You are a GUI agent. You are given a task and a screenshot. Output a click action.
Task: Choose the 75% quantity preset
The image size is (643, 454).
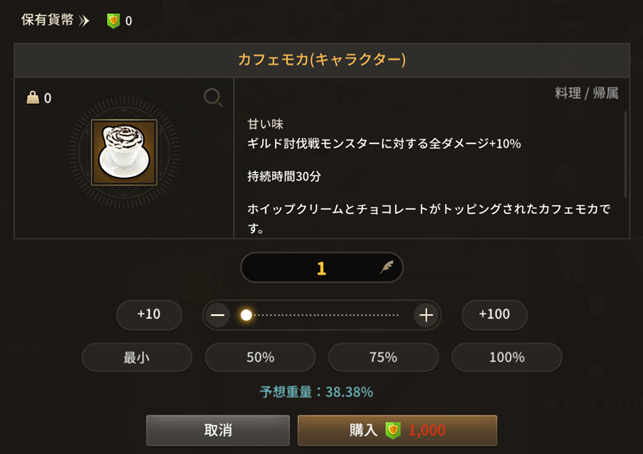[383, 357]
